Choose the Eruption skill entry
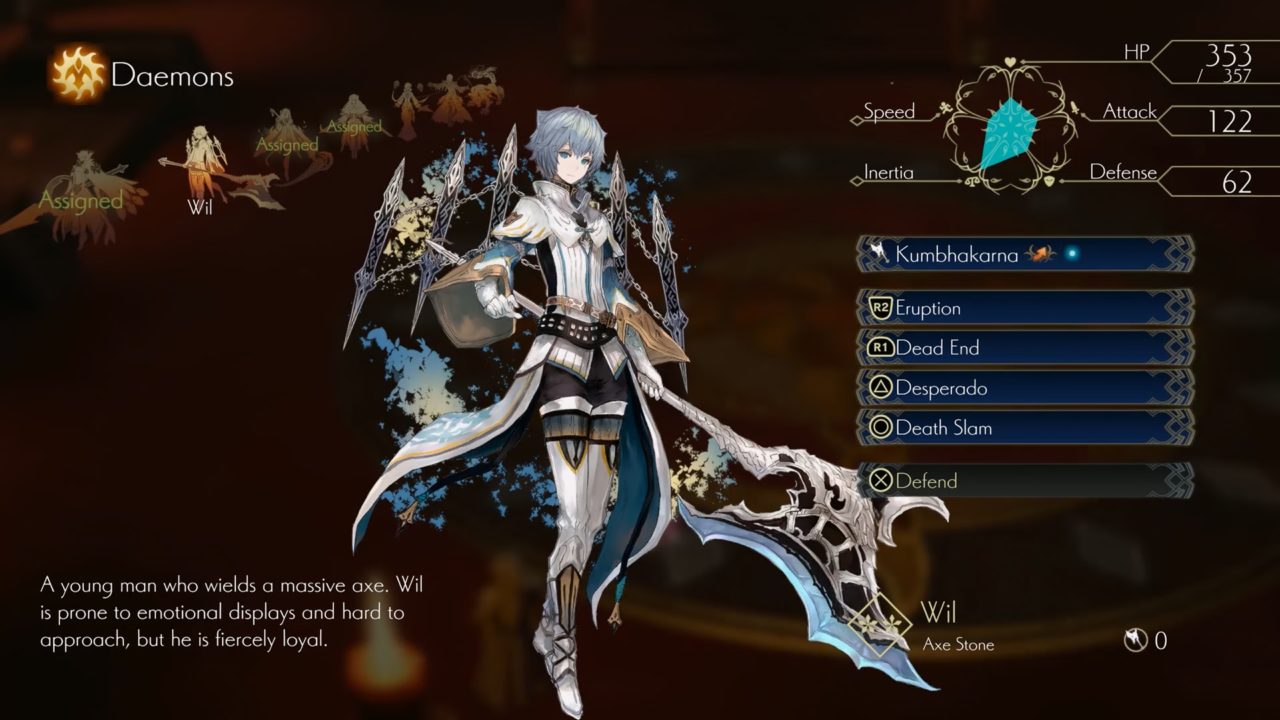The height and width of the screenshot is (720, 1280). 1025,308
